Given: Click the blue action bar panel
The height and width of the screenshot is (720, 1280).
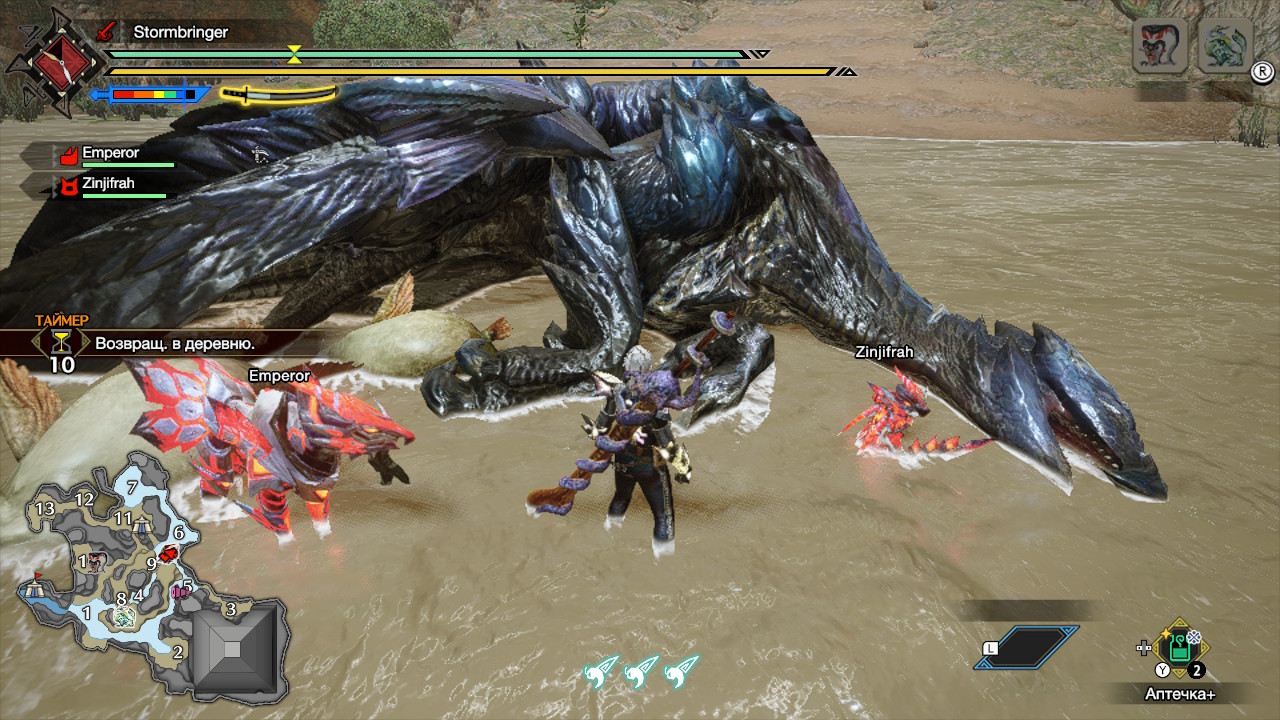Looking at the screenshot, I should pos(1028,647).
